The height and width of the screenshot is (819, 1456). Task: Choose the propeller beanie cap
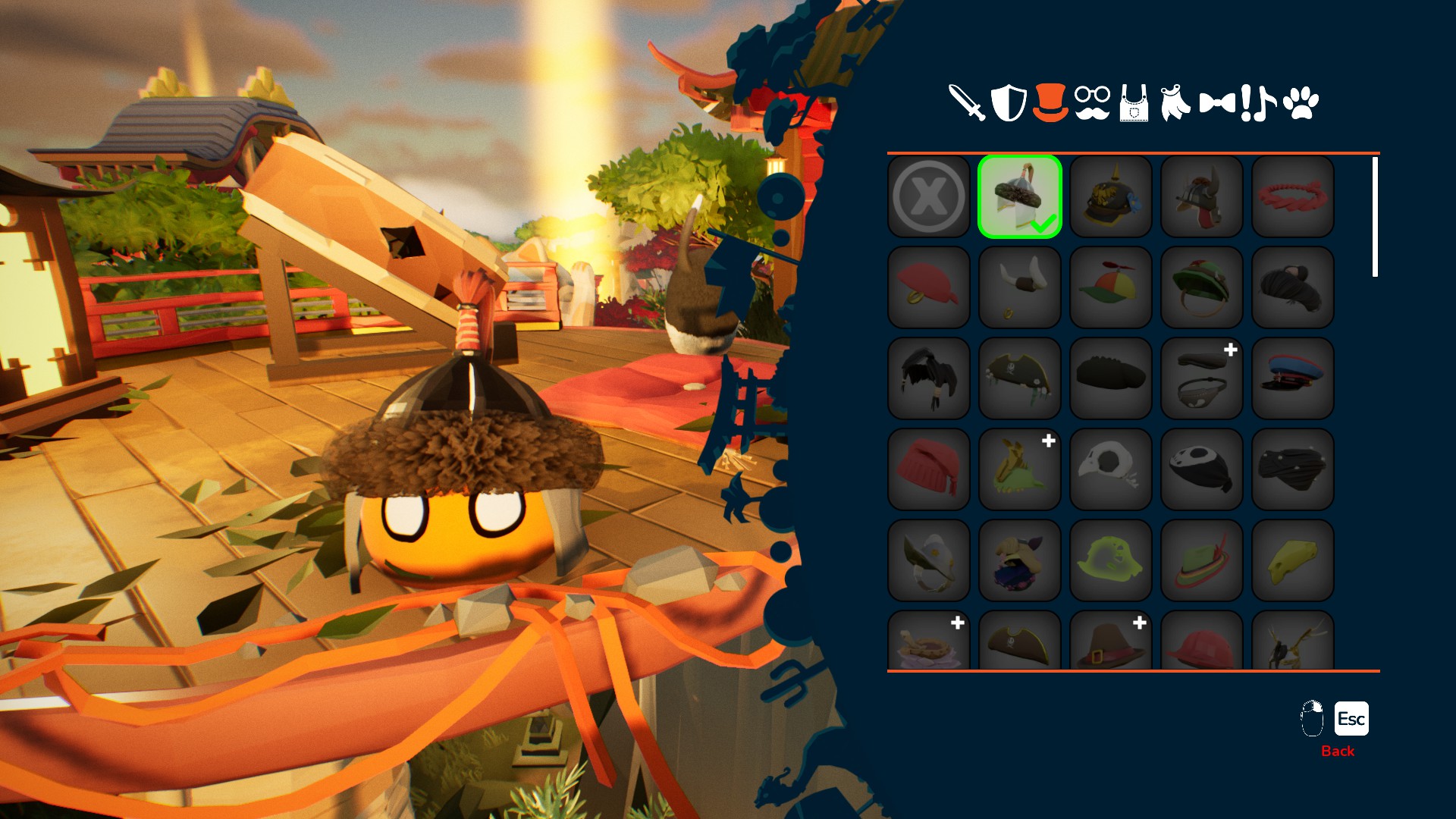[1111, 287]
